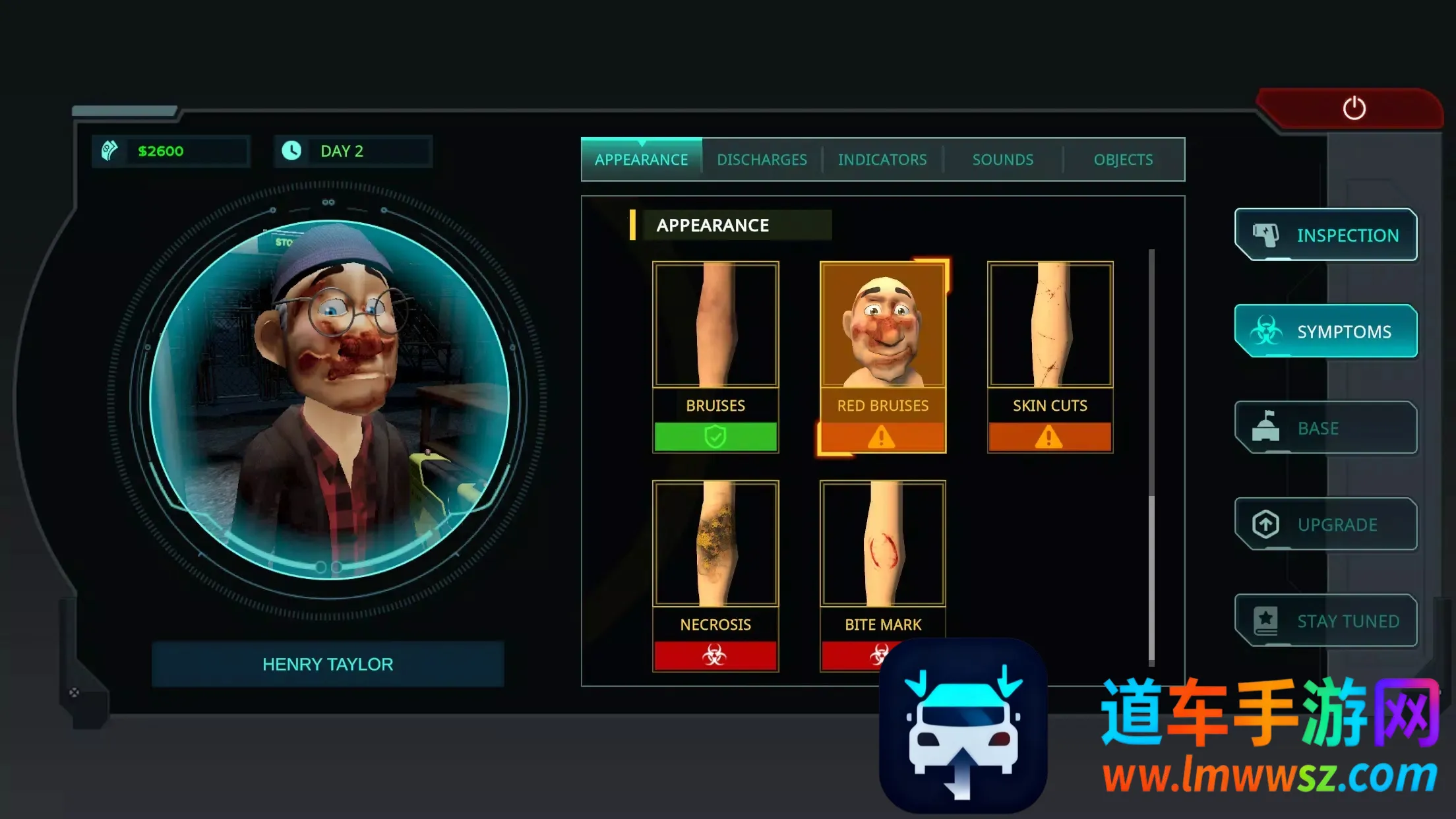Select the Skin Cuts symptom card

(1050, 357)
